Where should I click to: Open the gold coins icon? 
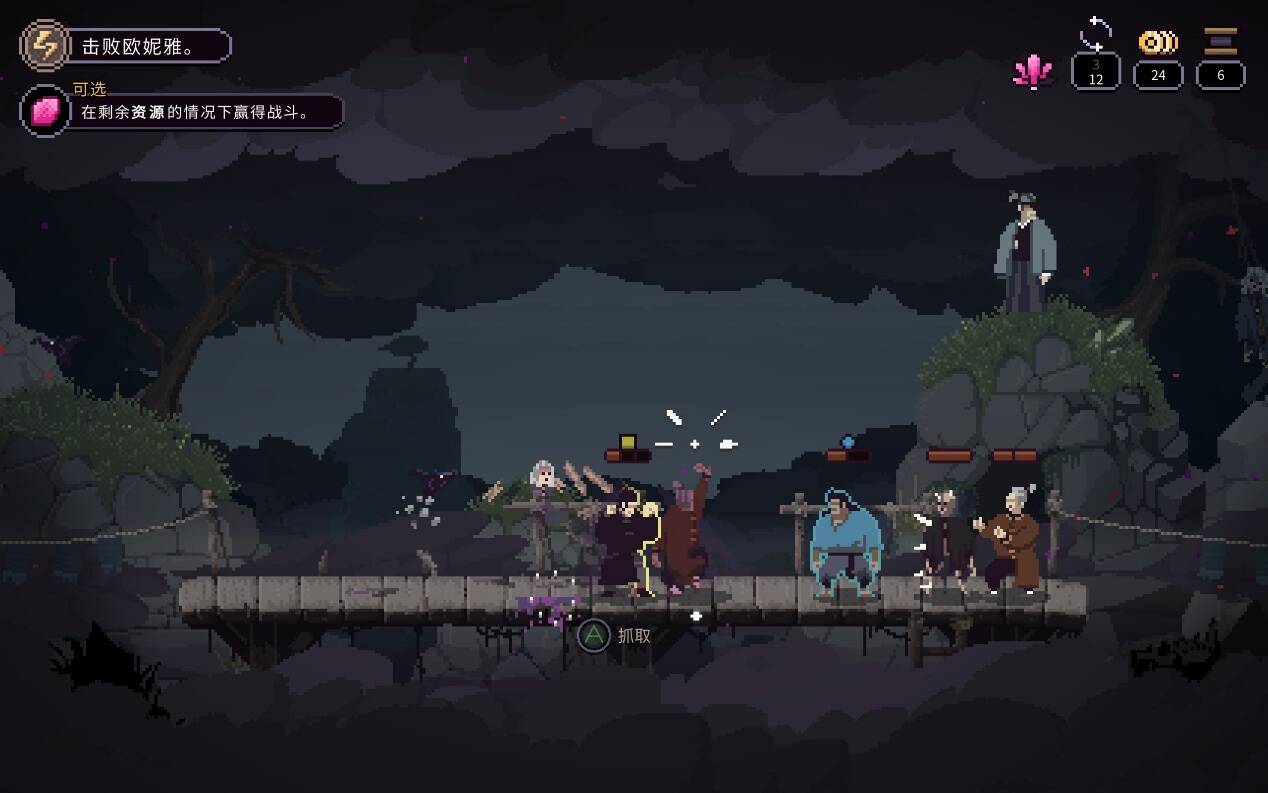1158,42
